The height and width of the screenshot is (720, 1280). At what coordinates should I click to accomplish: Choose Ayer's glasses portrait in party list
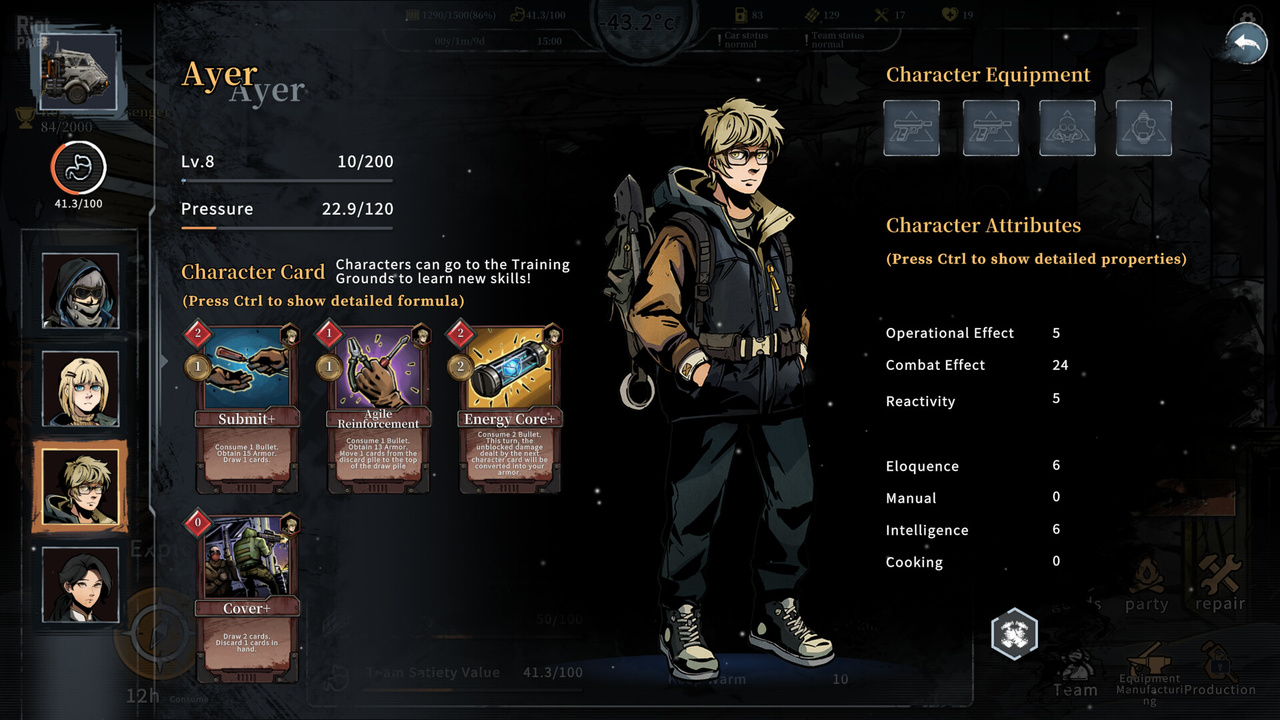pyautogui.click(x=80, y=487)
